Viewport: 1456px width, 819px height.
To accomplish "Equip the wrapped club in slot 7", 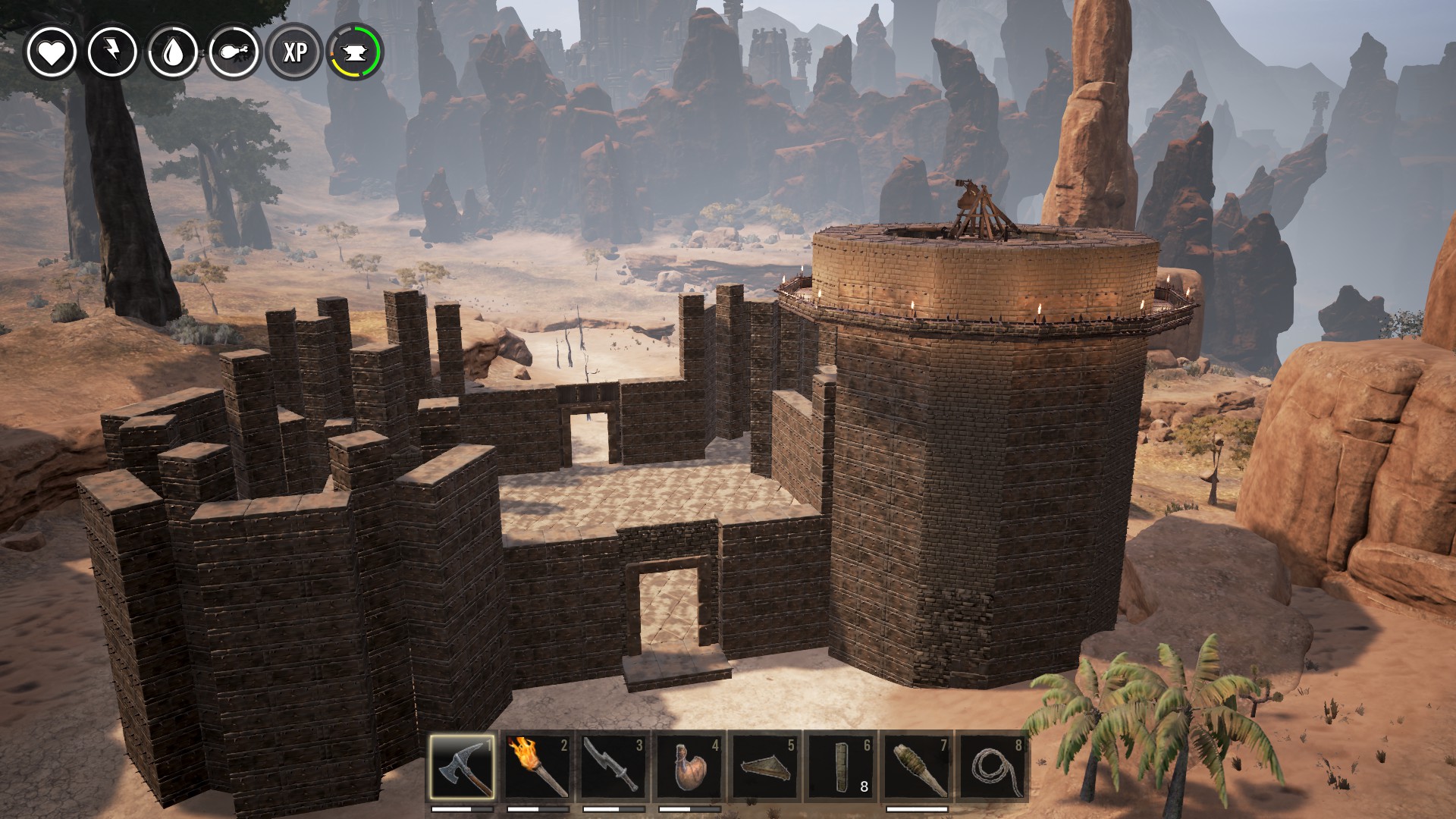I will click(917, 766).
